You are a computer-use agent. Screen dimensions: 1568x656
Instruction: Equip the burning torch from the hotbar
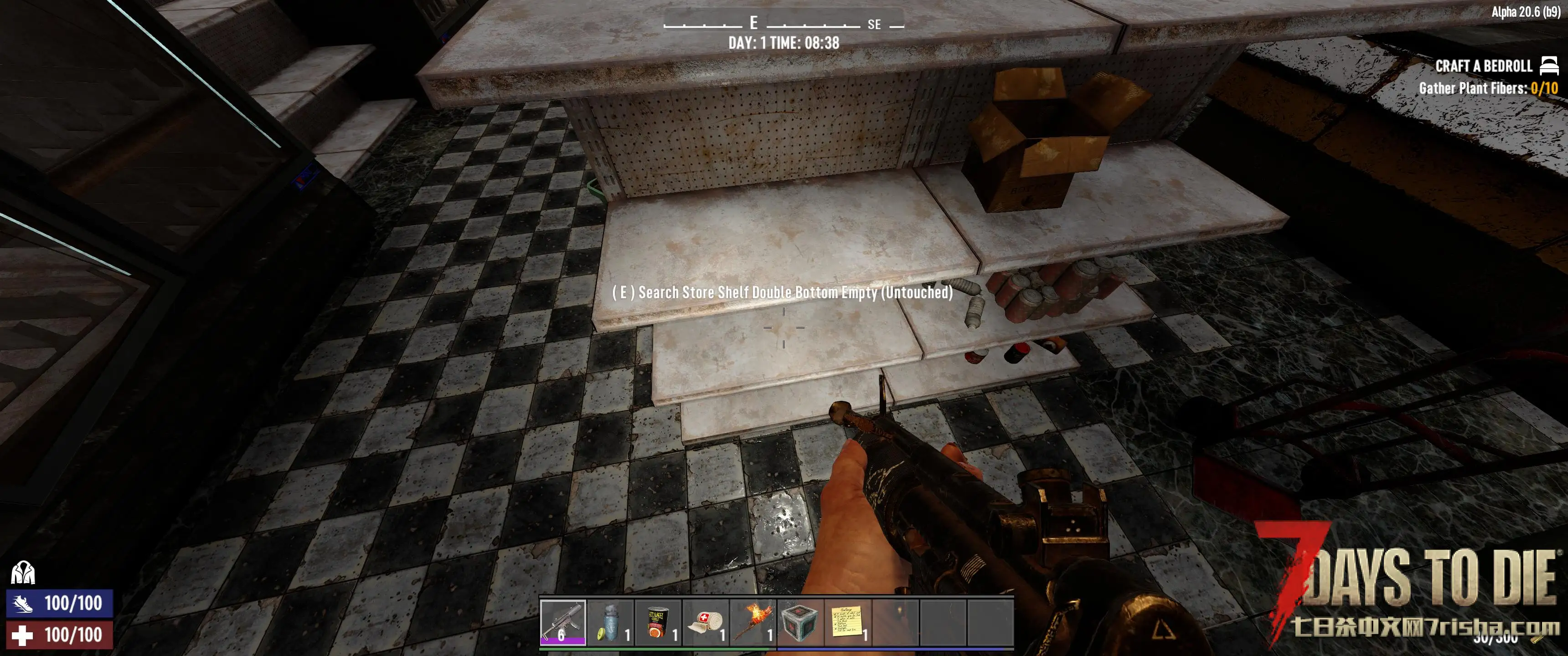point(753,622)
